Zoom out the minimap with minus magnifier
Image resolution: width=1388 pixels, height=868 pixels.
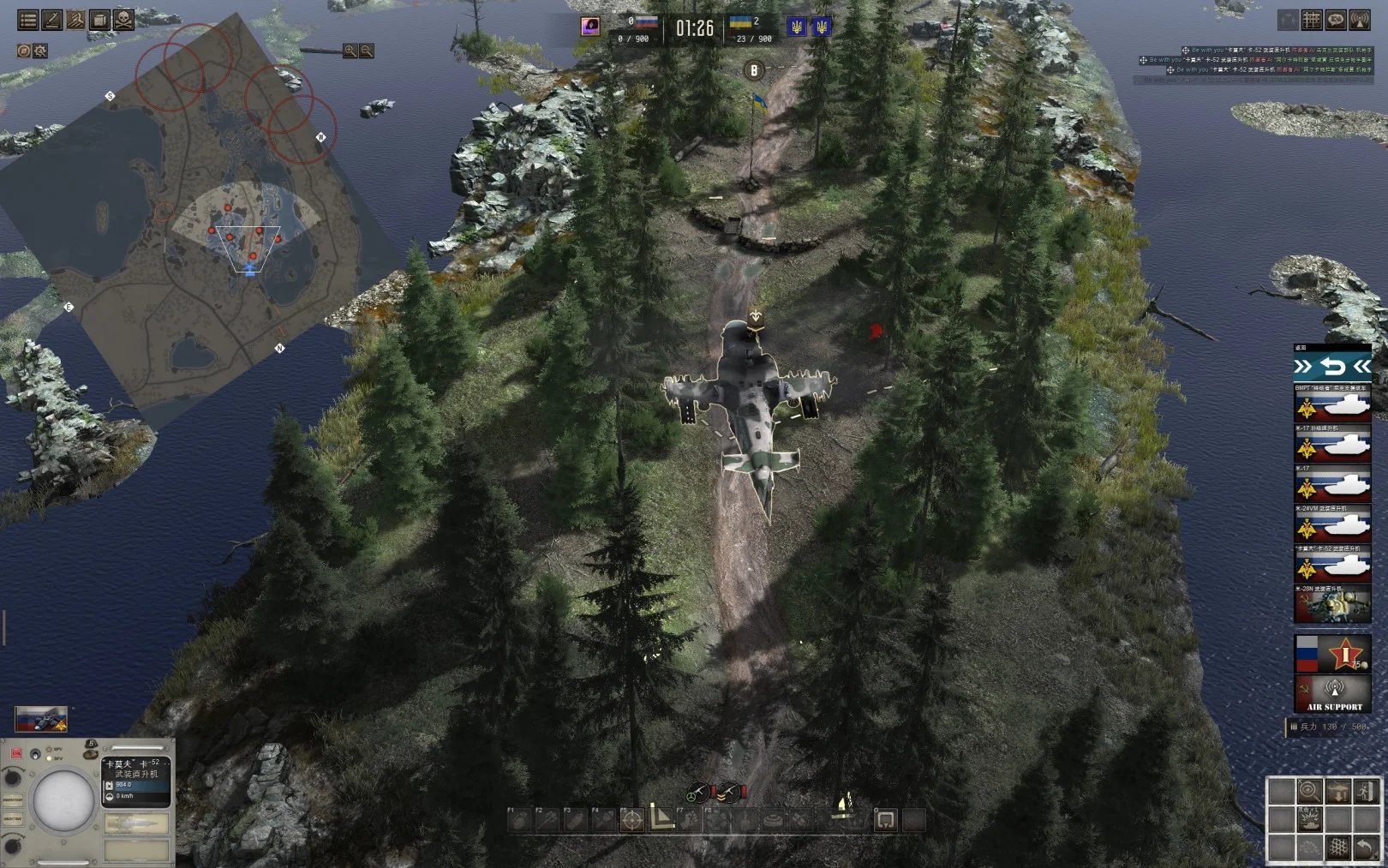pos(367,51)
